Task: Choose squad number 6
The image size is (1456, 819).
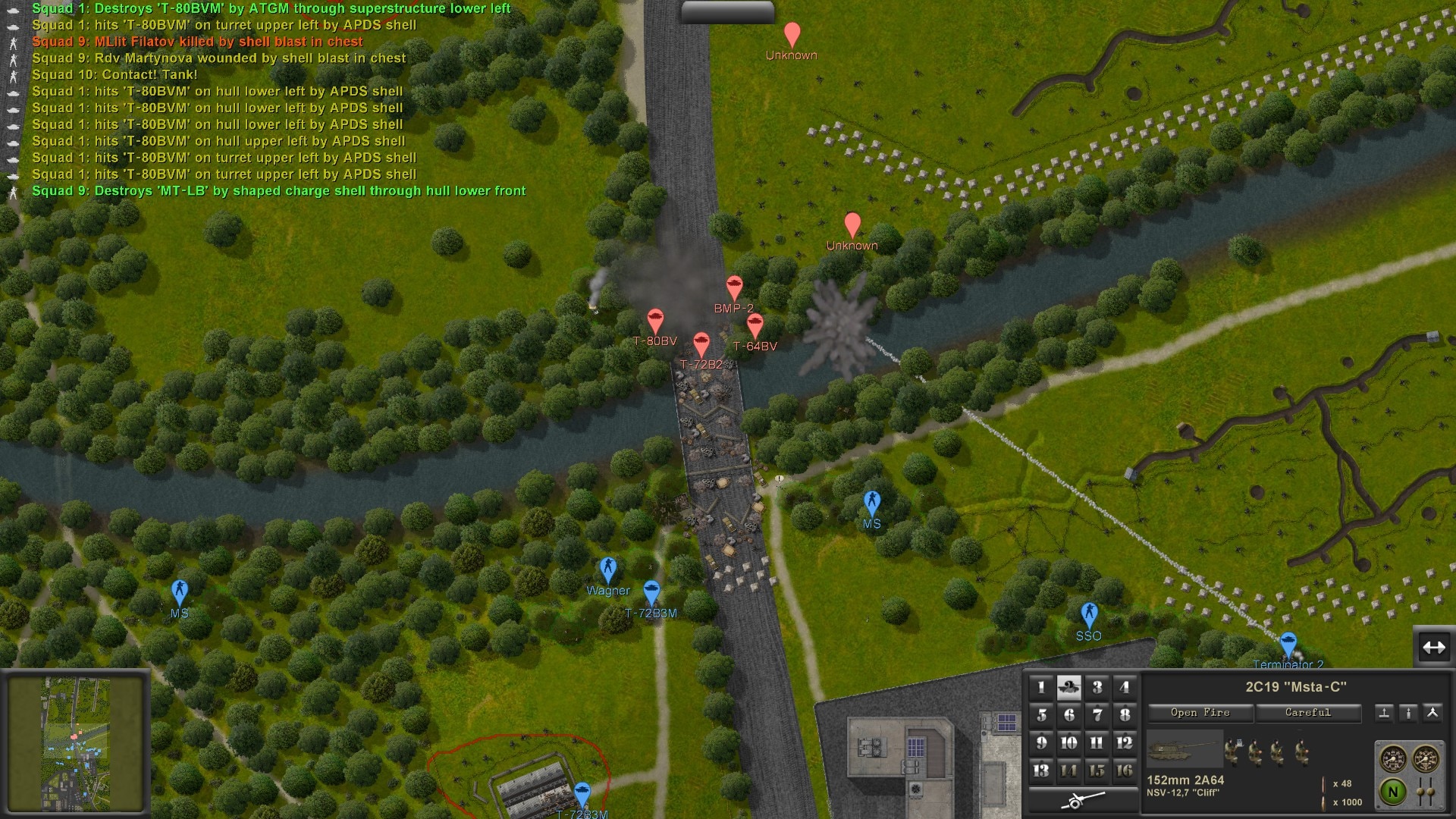Action: 1068,715
